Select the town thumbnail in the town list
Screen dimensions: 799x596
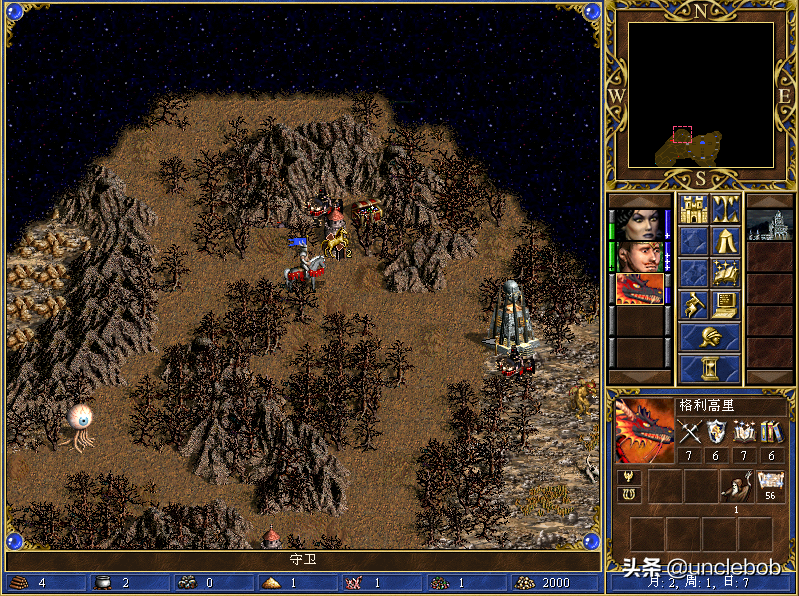point(769,223)
